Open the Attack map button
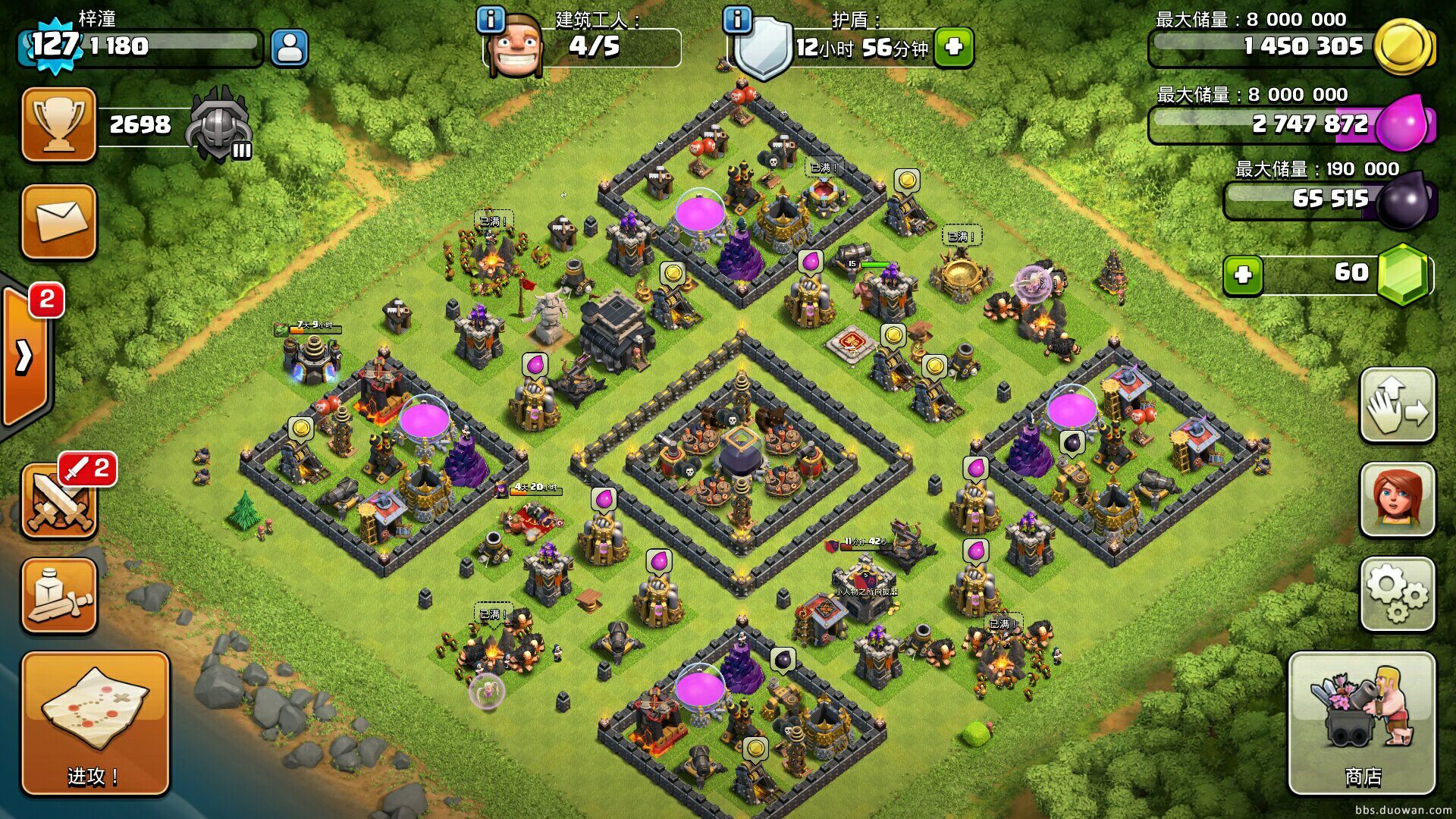The height and width of the screenshot is (819, 1456). (95, 723)
